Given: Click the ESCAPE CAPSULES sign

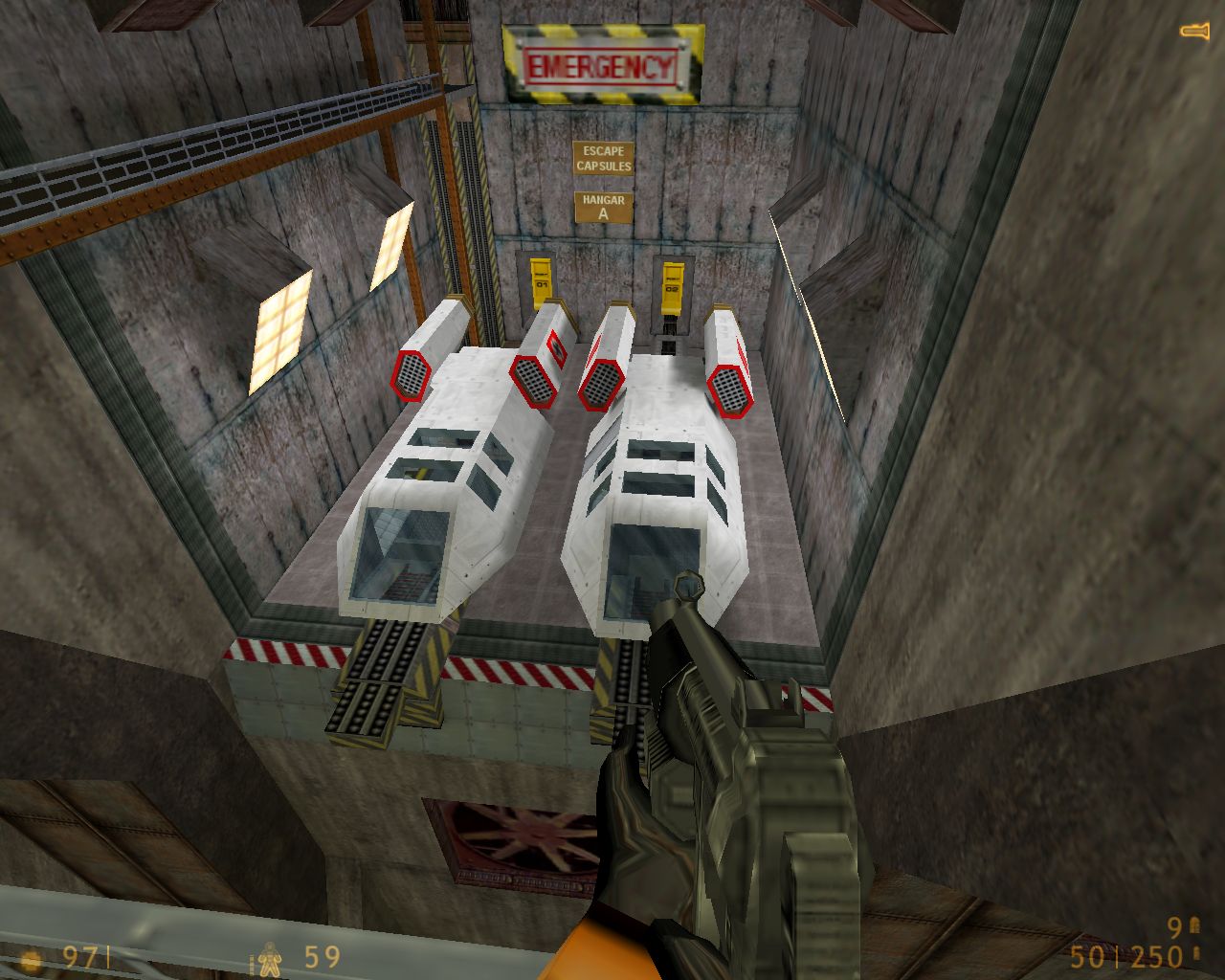Looking at the screenshot, I should click(x=601, y=158).
